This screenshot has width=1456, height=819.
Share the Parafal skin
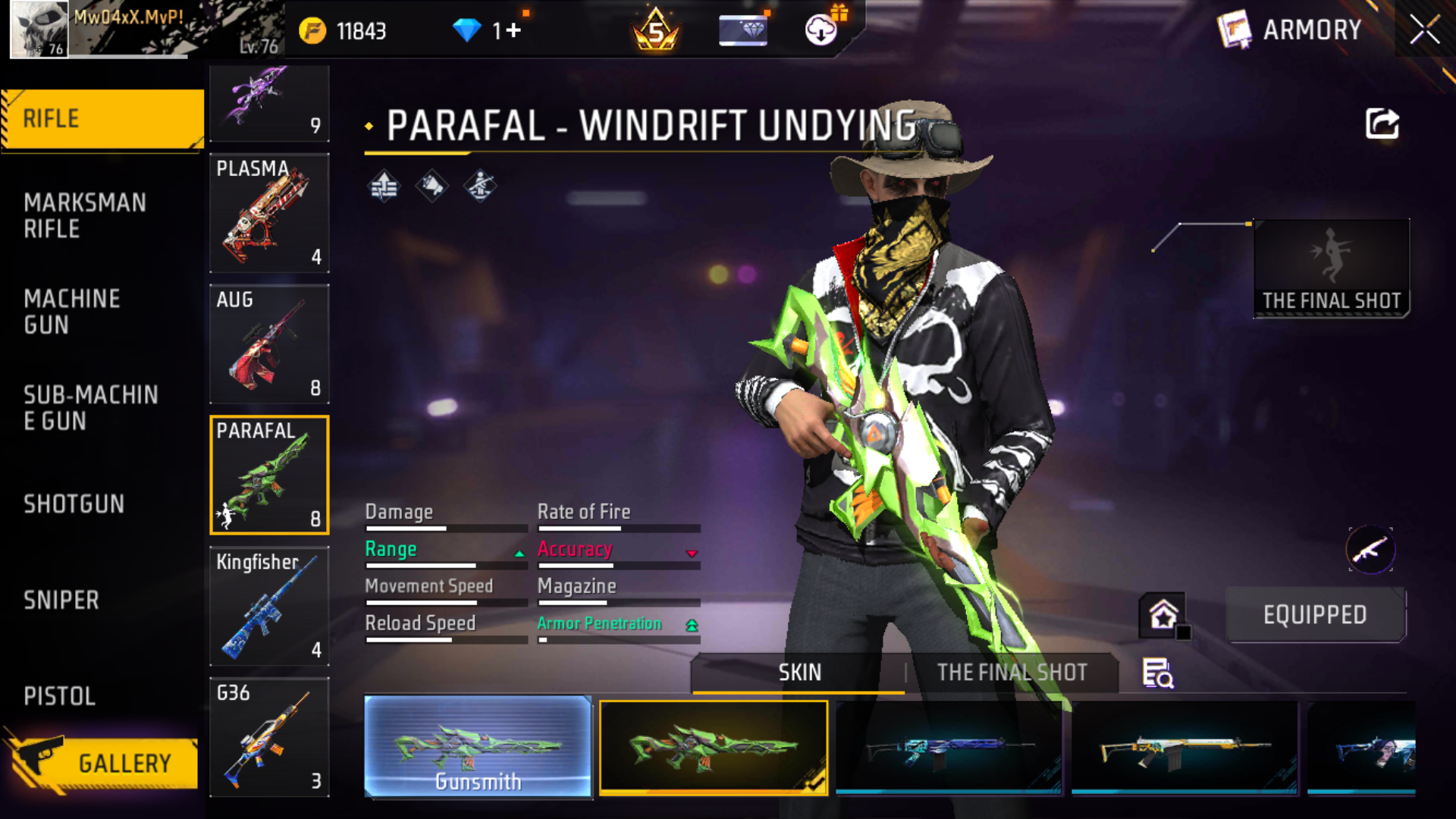pyautogui.click(x=1382, y=124)
